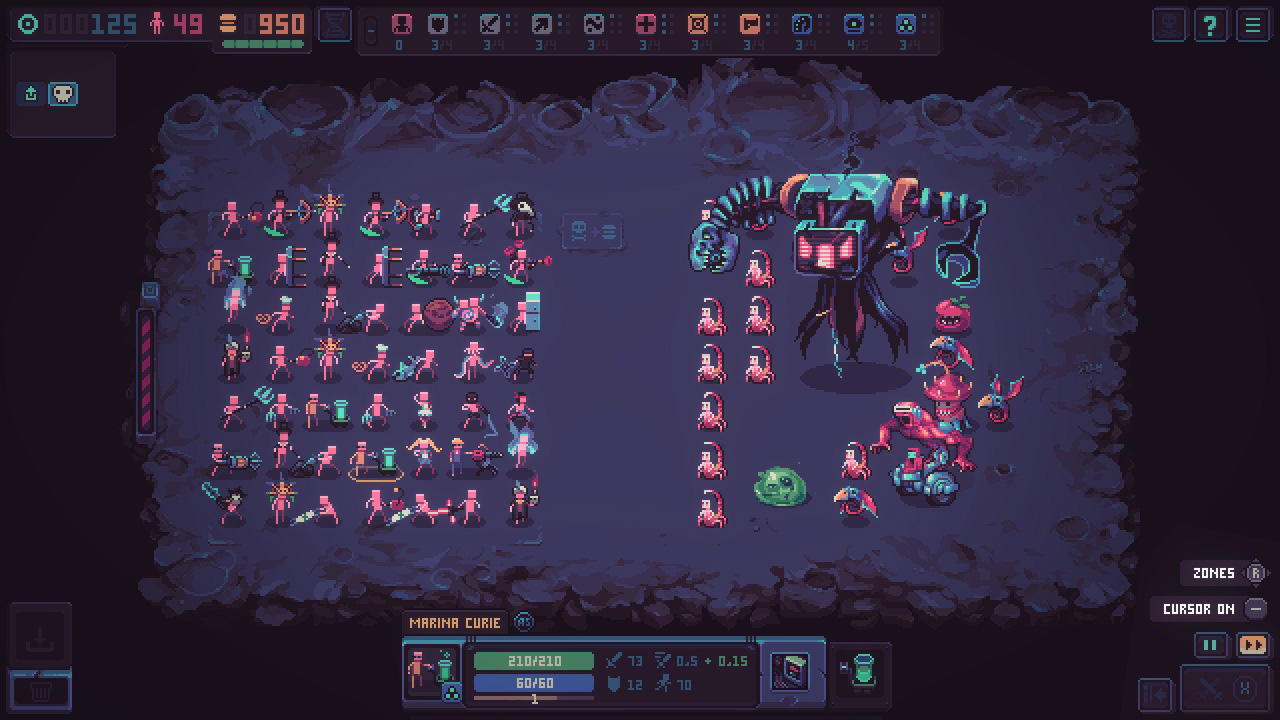The height and width of the screenshot is (720, 1280).
Task: Click the red cross healer class icon
Action: (x=647, y=25)
